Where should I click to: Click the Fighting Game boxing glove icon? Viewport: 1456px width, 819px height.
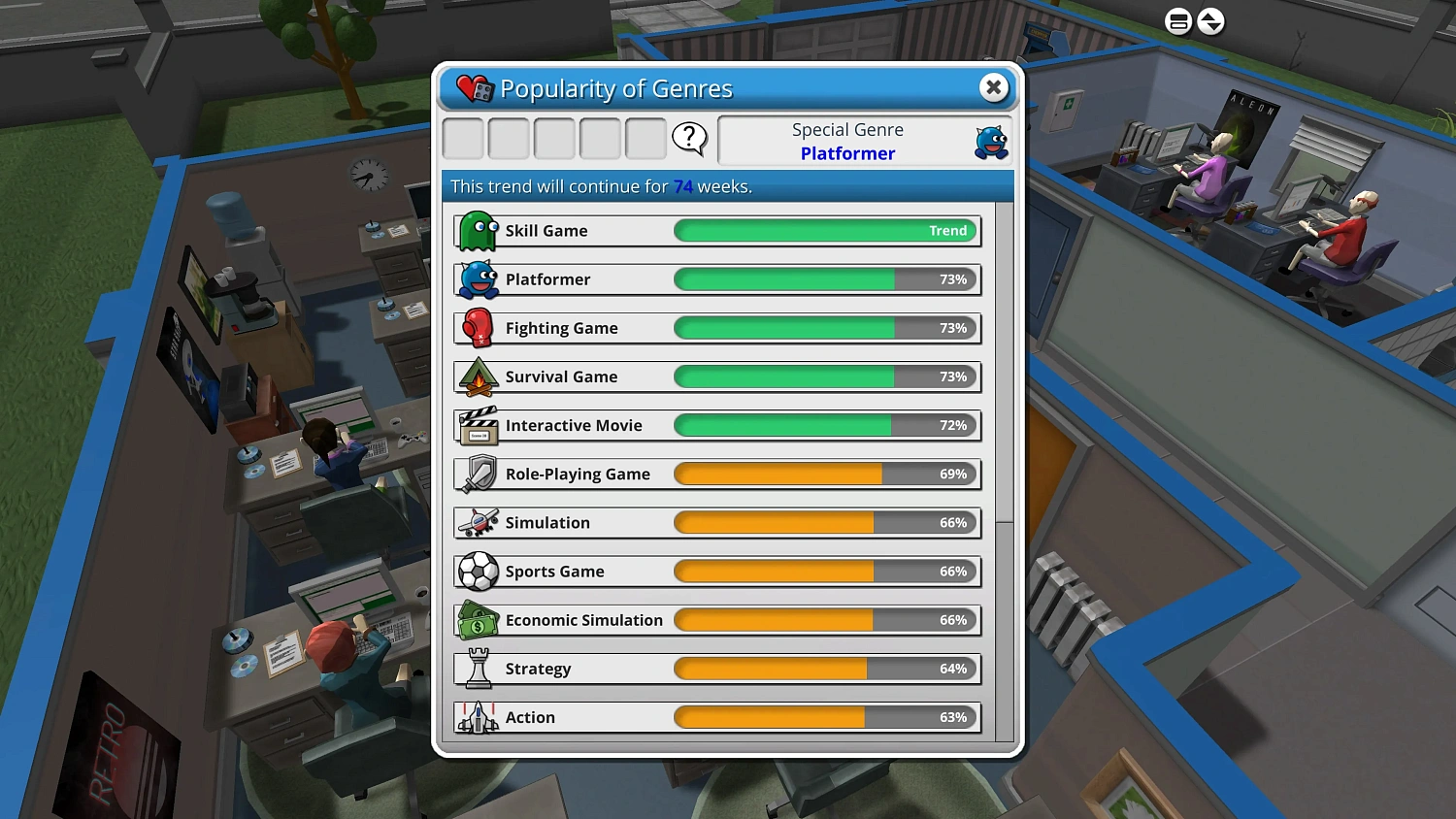pos(477,328)
